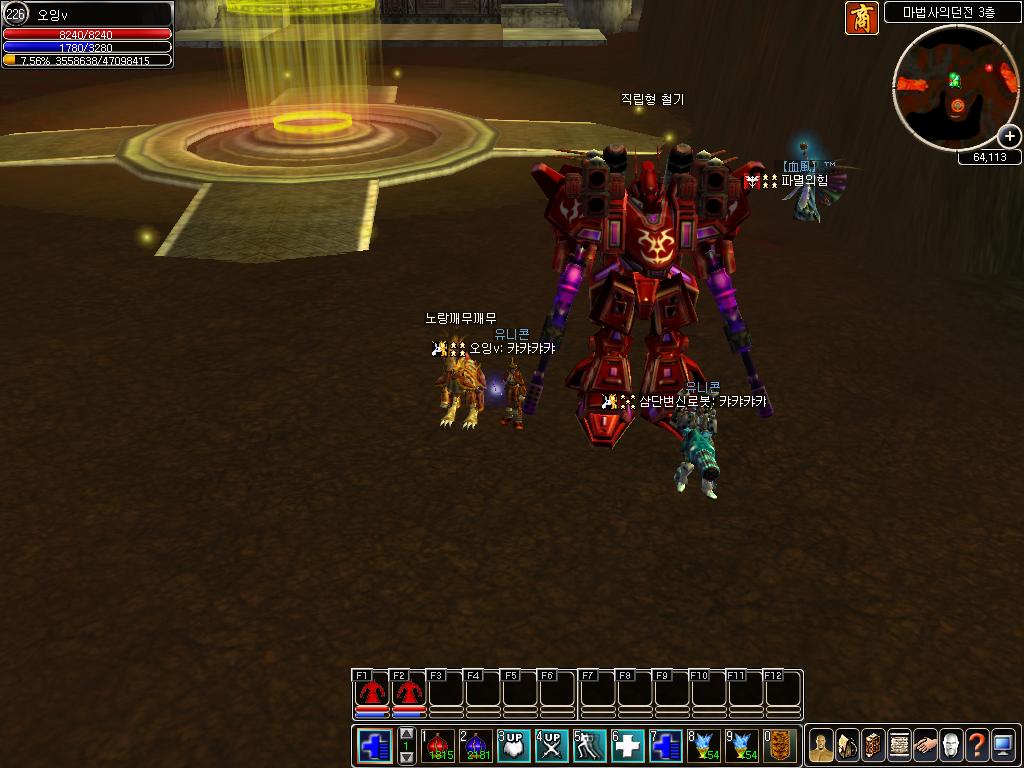Open help with the question mark icon
The width and height of the screenshot is (1024, 768).
coord(977,746)
